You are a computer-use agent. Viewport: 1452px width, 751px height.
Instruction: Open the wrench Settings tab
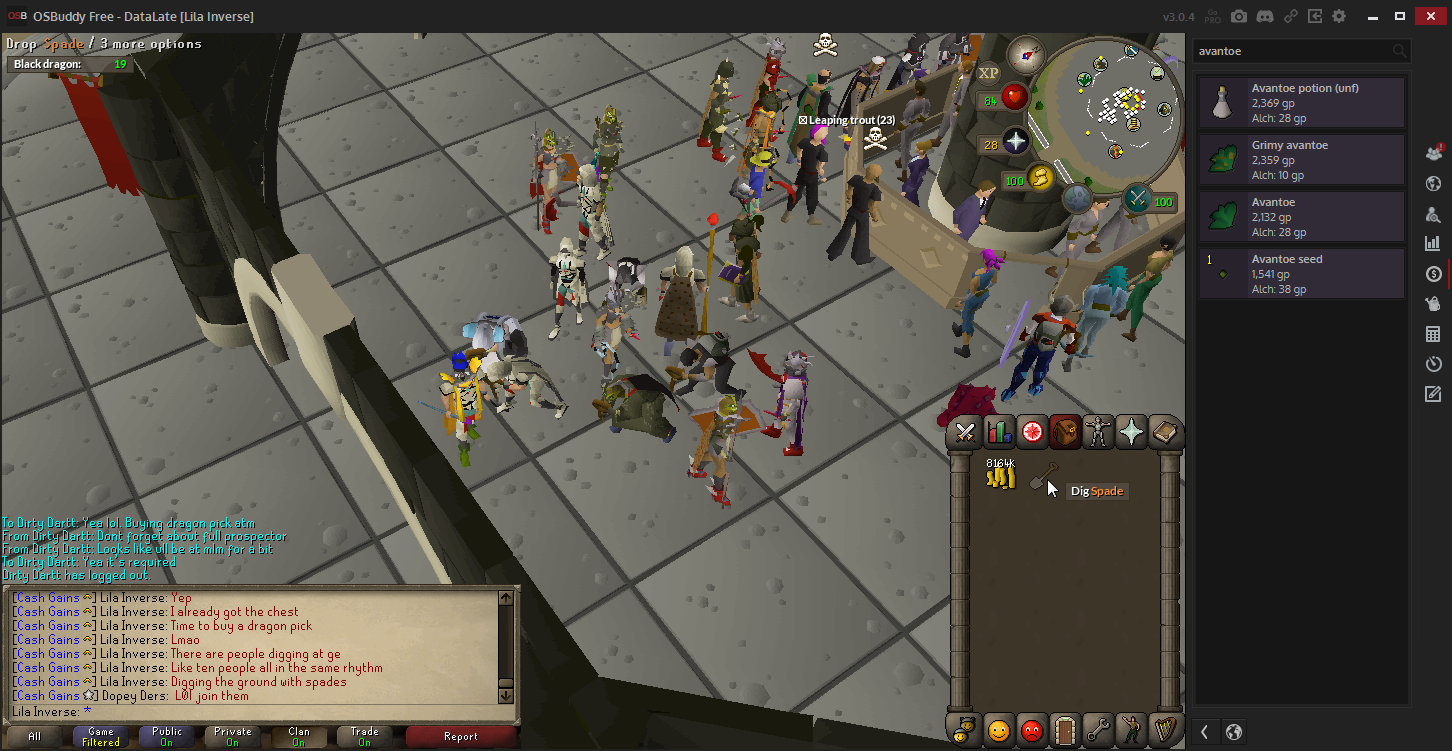(1097, 730)
